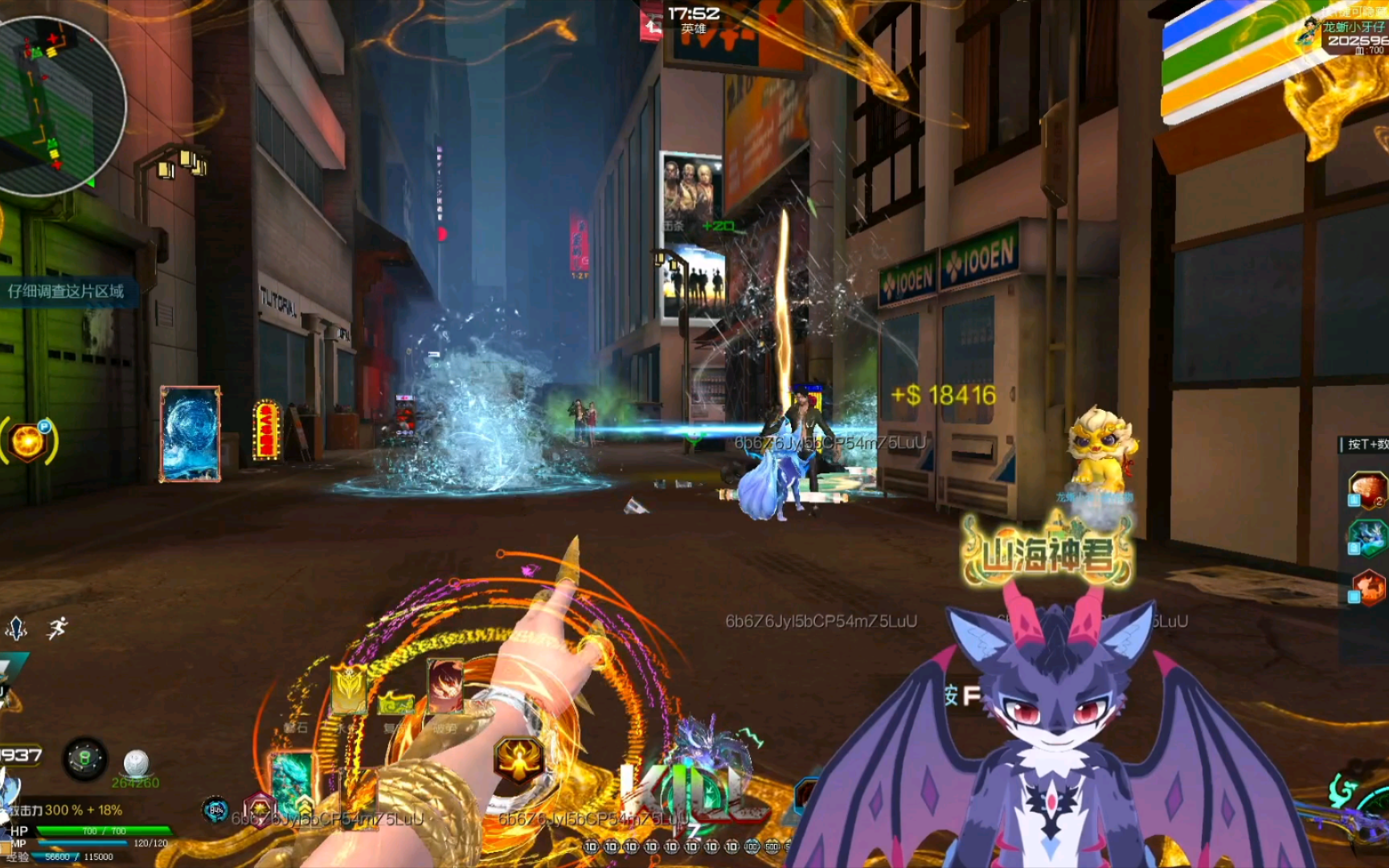Click the pink hexagon star badge

tap(259, 806)
